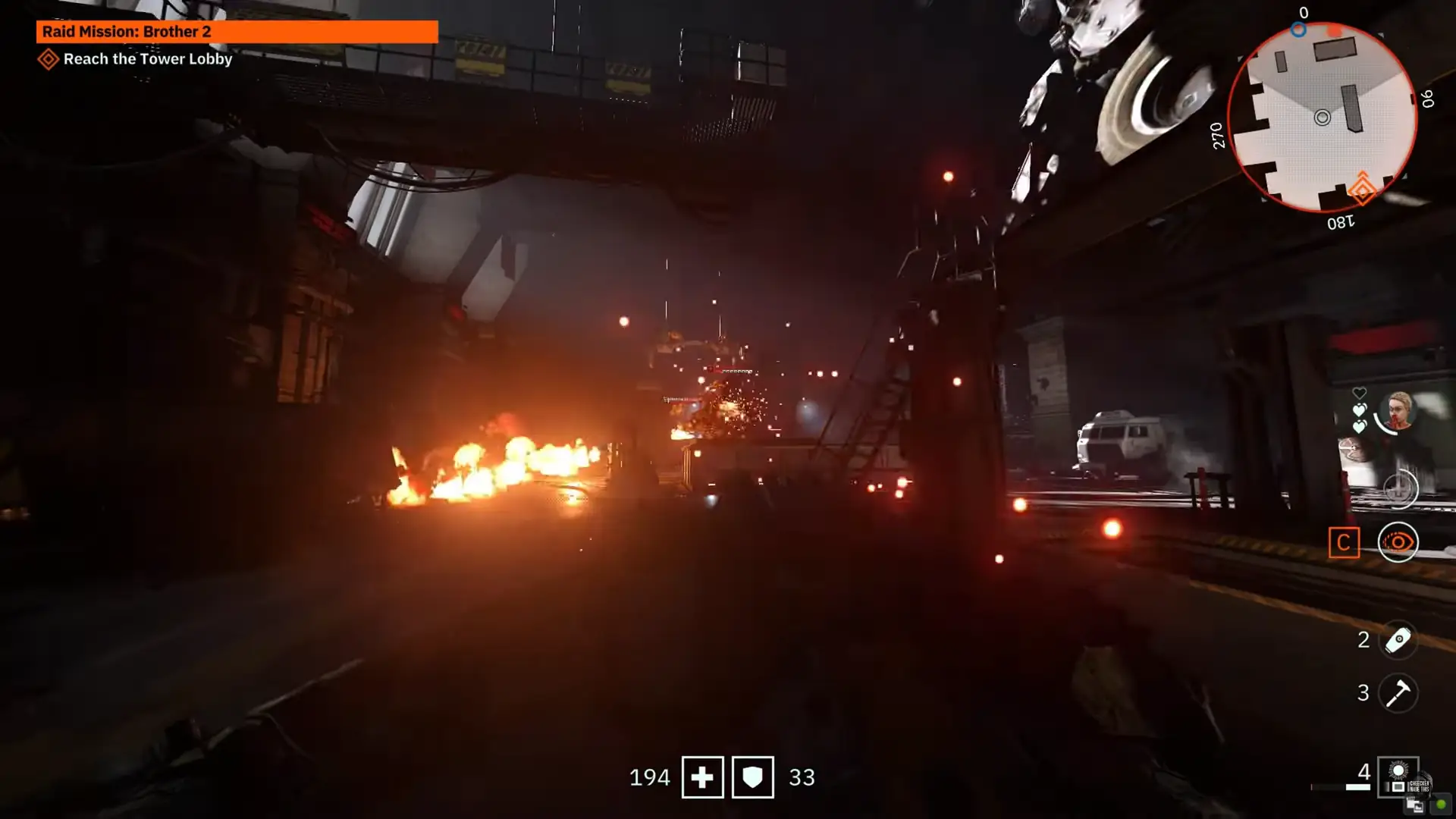Screen dimensions: 1456x819
Task: Toggle the C cloak ability indicator
Action: click(x=1345, y=542)
